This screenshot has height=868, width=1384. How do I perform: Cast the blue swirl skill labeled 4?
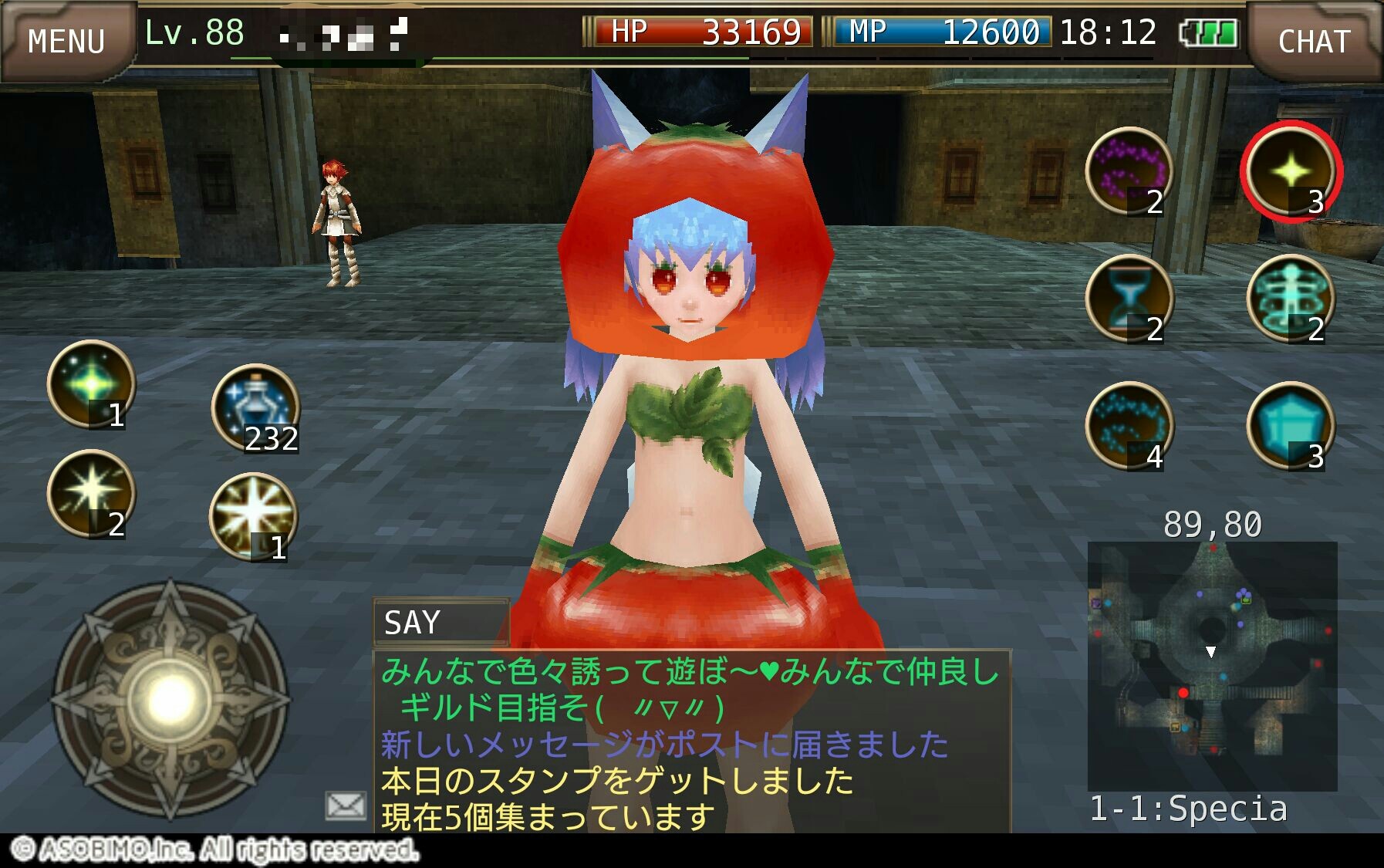(1129, 426)
